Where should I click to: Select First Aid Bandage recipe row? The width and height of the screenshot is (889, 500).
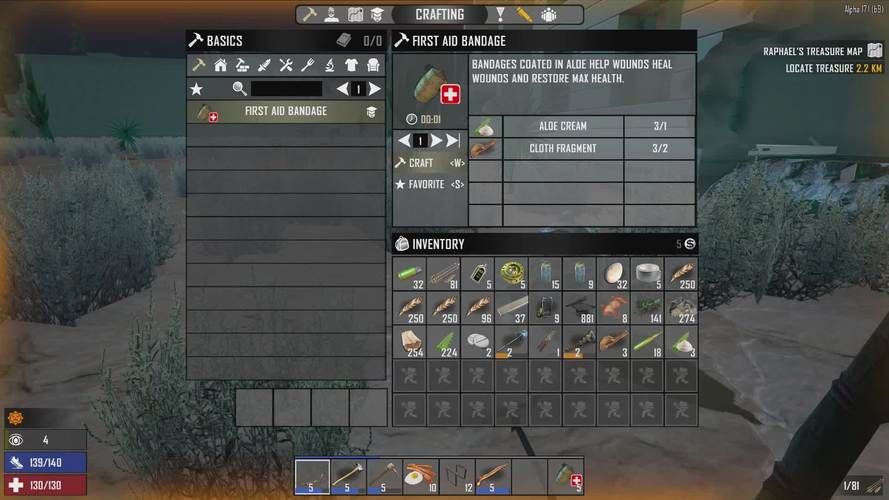285,112
